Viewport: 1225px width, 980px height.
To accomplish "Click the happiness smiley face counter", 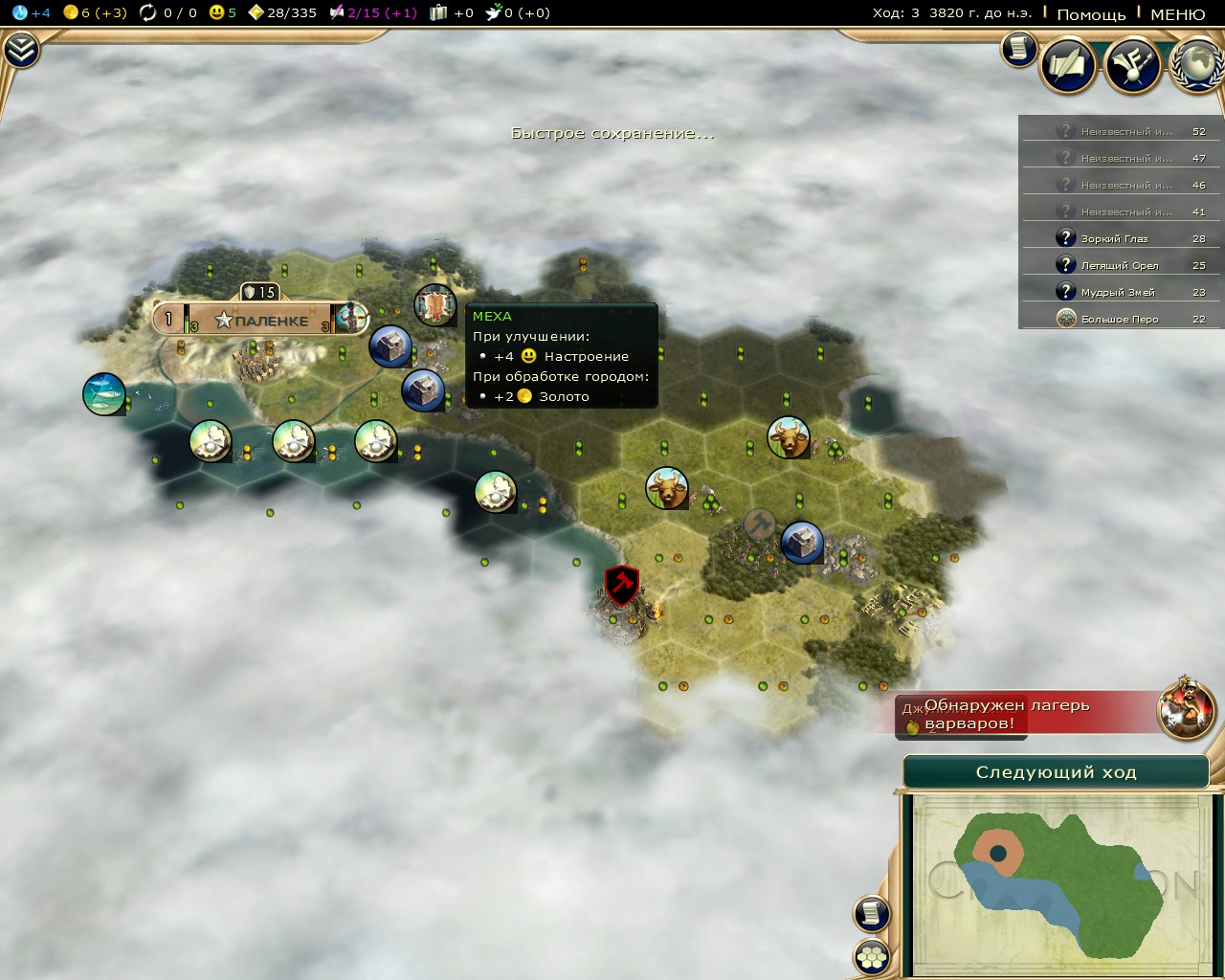I will (x=222, y=12).
